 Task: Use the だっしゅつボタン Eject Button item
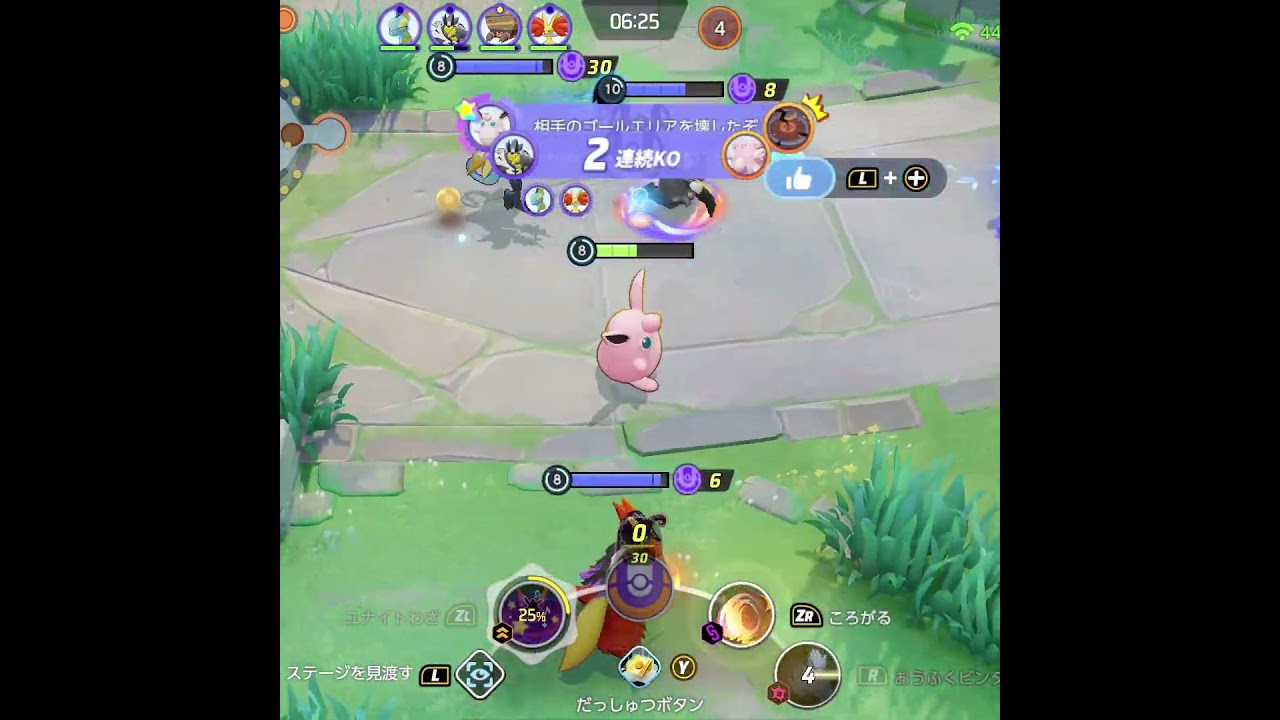click(x=639, y=667)
